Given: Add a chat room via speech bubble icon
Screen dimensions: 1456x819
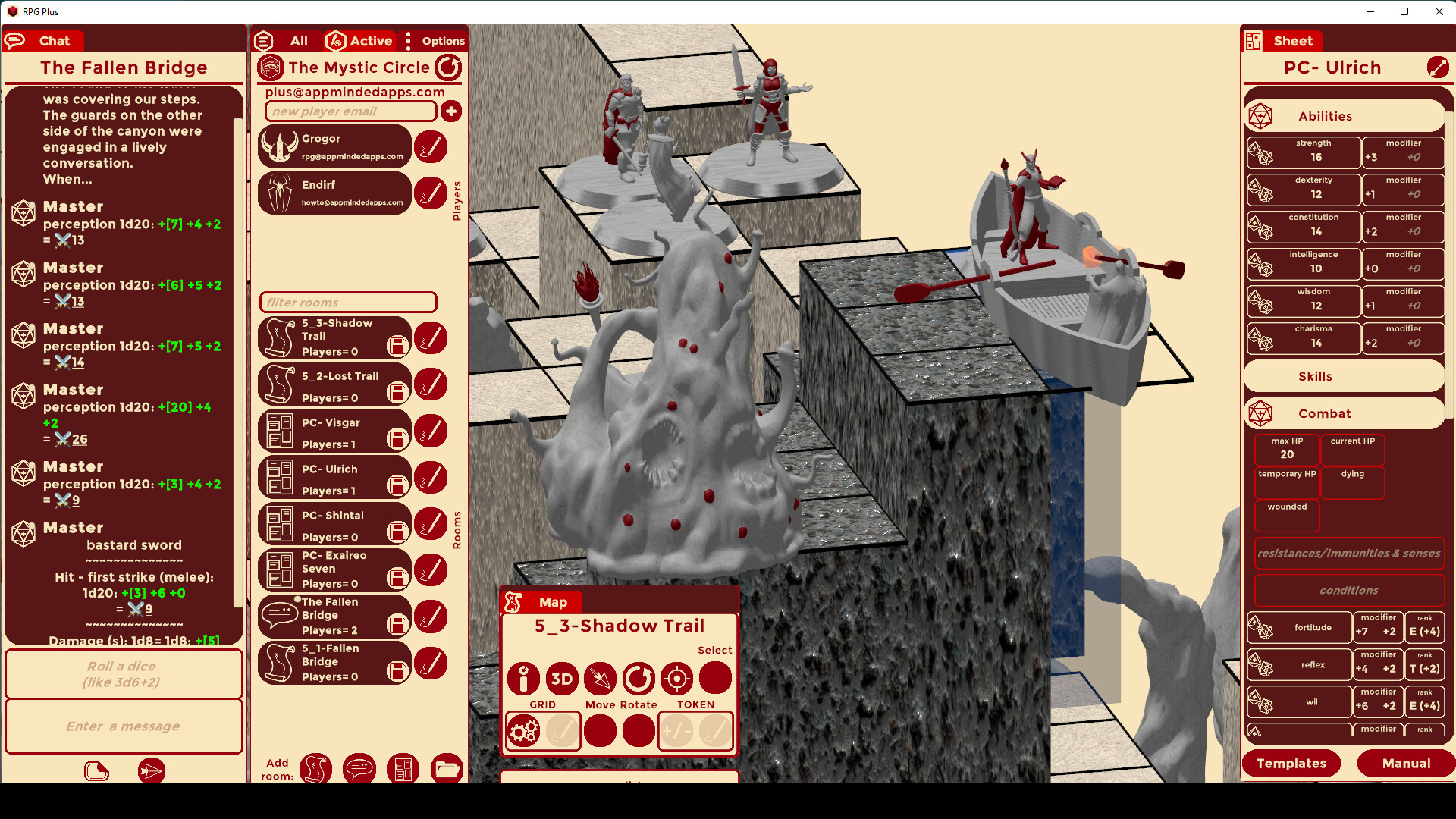Looking at the screenshot, I should 359,769.
